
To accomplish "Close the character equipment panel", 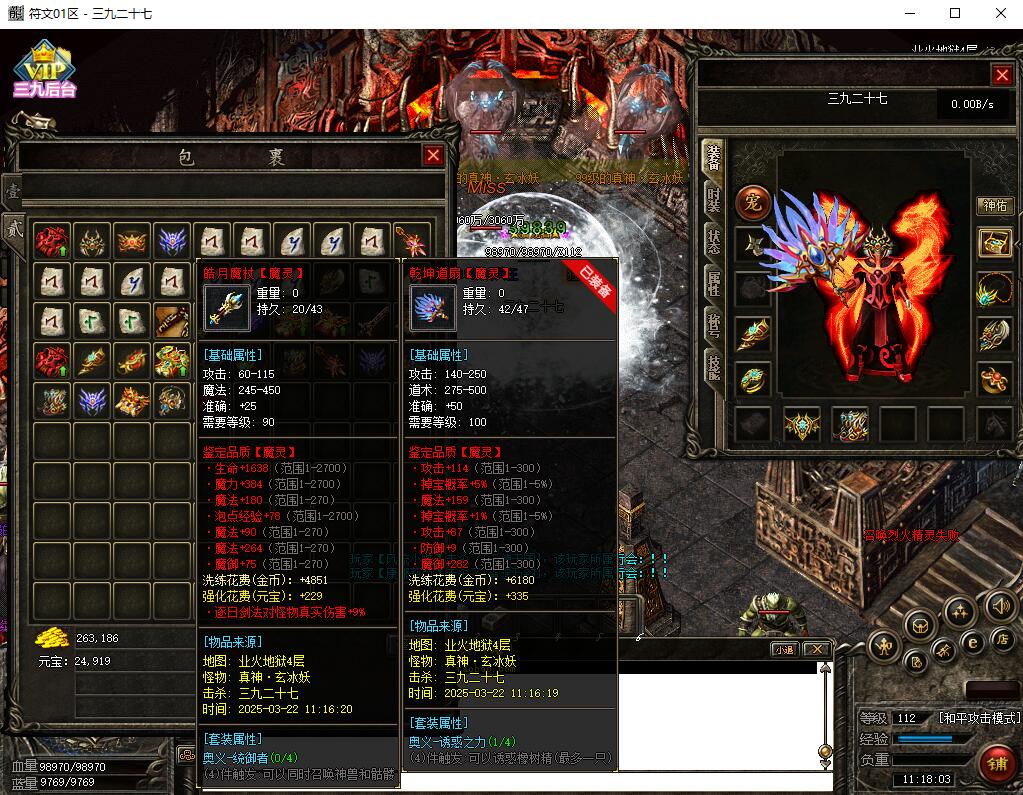I will [1002, 75].
